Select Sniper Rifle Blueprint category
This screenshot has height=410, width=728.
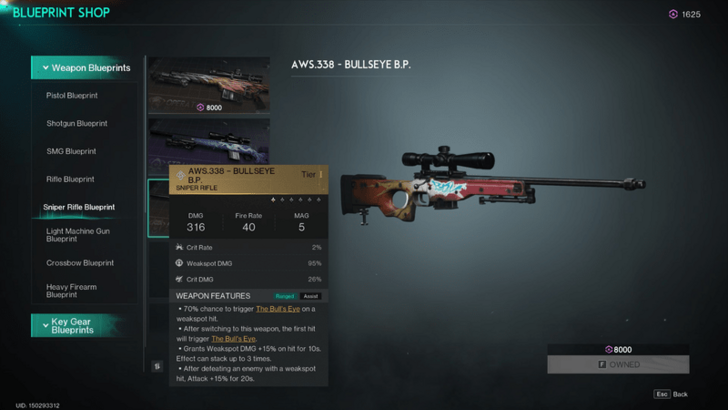coord(79,207)
